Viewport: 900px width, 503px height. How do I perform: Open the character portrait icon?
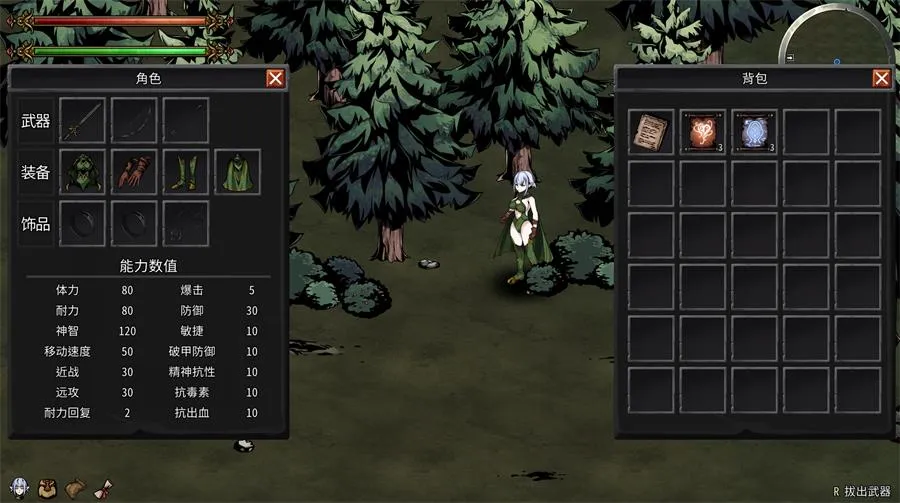point(17,488)
